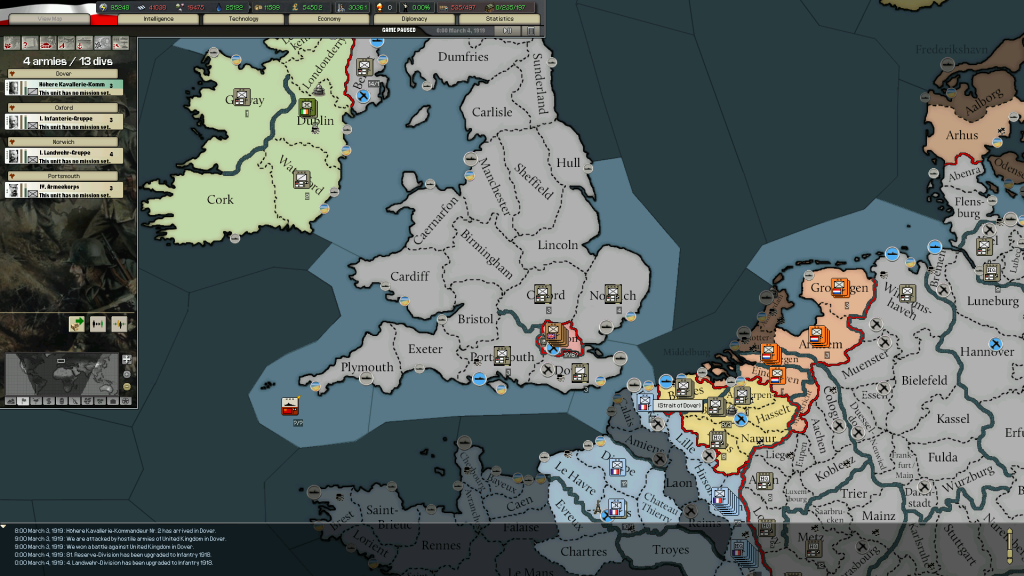Click the crate with green arrow button

pos(76,324)
